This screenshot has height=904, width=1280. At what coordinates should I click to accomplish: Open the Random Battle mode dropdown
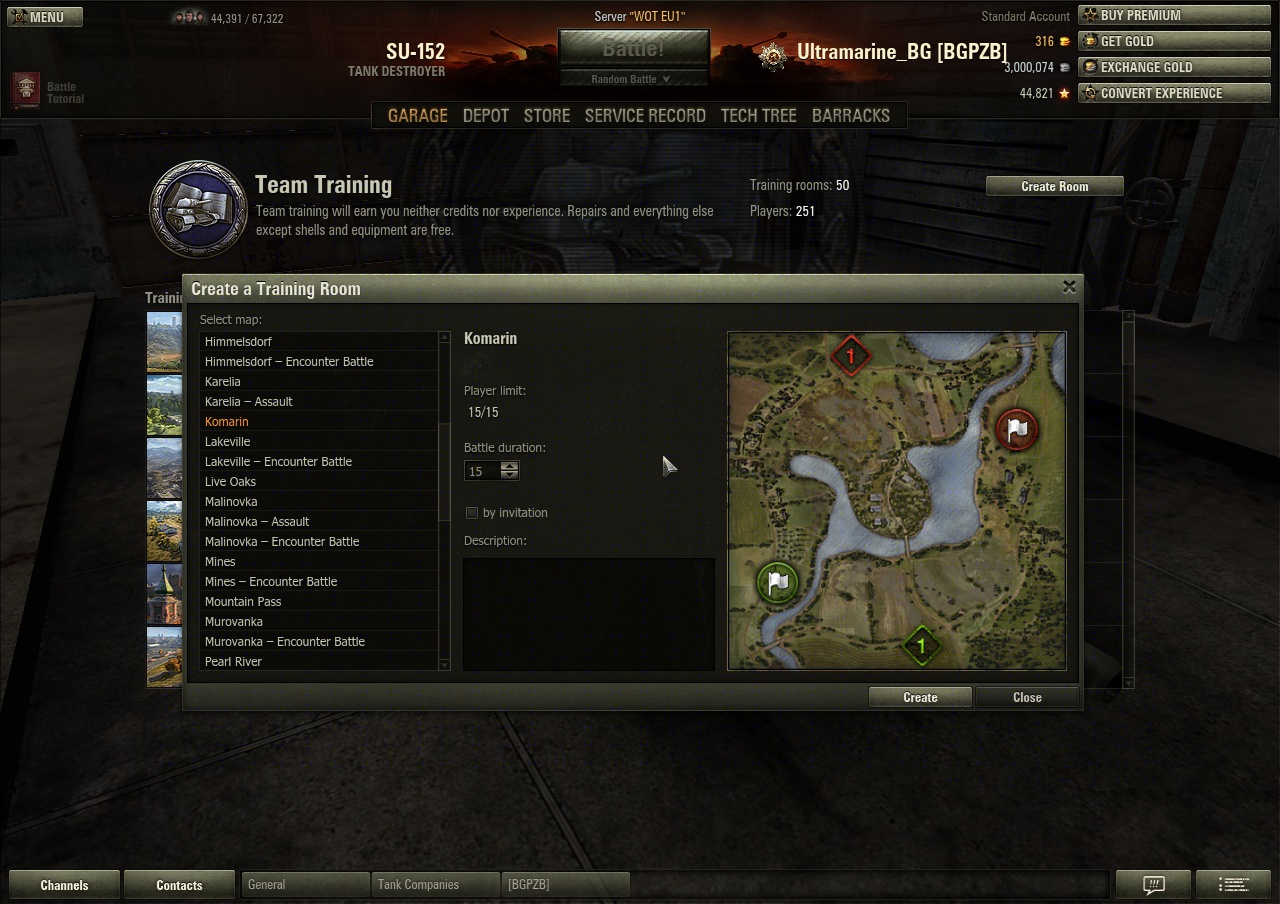(632, 79)
